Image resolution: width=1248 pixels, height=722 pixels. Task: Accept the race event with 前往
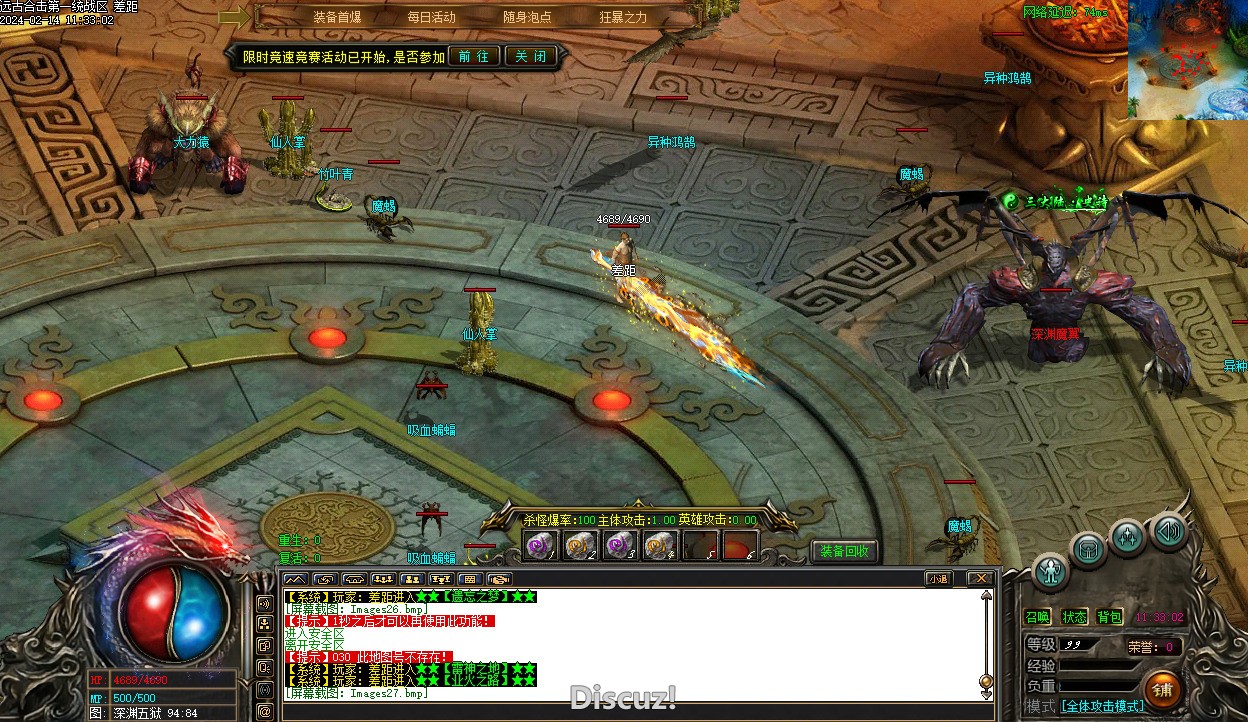pyautogui.click(x=474, y=56)
